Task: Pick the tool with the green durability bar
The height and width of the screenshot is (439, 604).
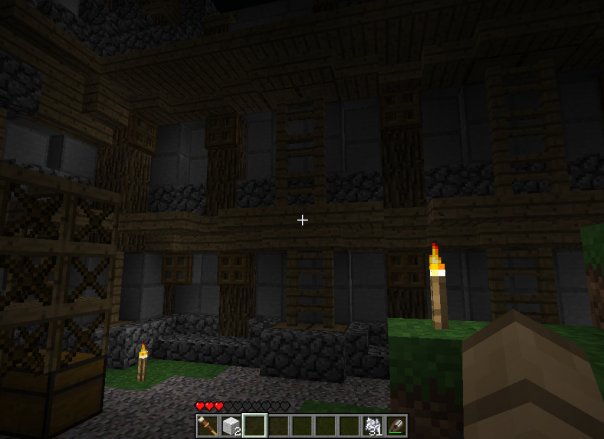Action: coord(397,425)
